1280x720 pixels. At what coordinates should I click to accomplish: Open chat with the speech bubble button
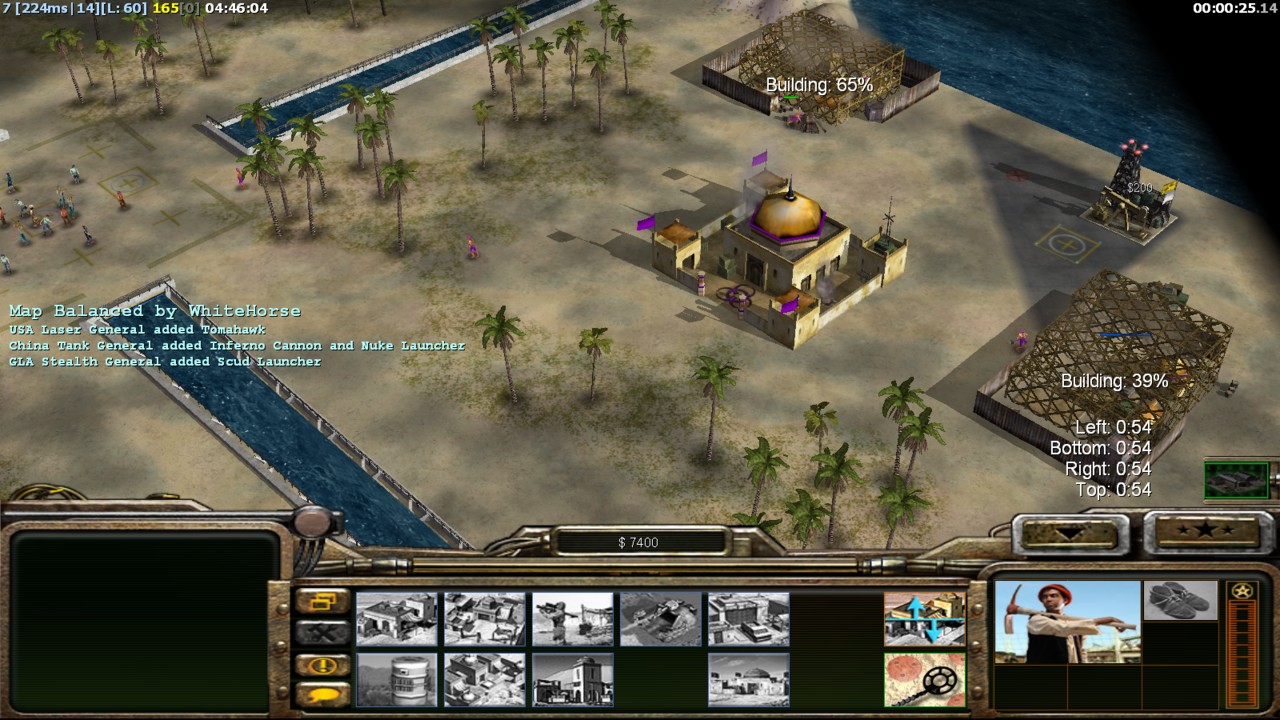pyautogui.click(x=322, y=693)
